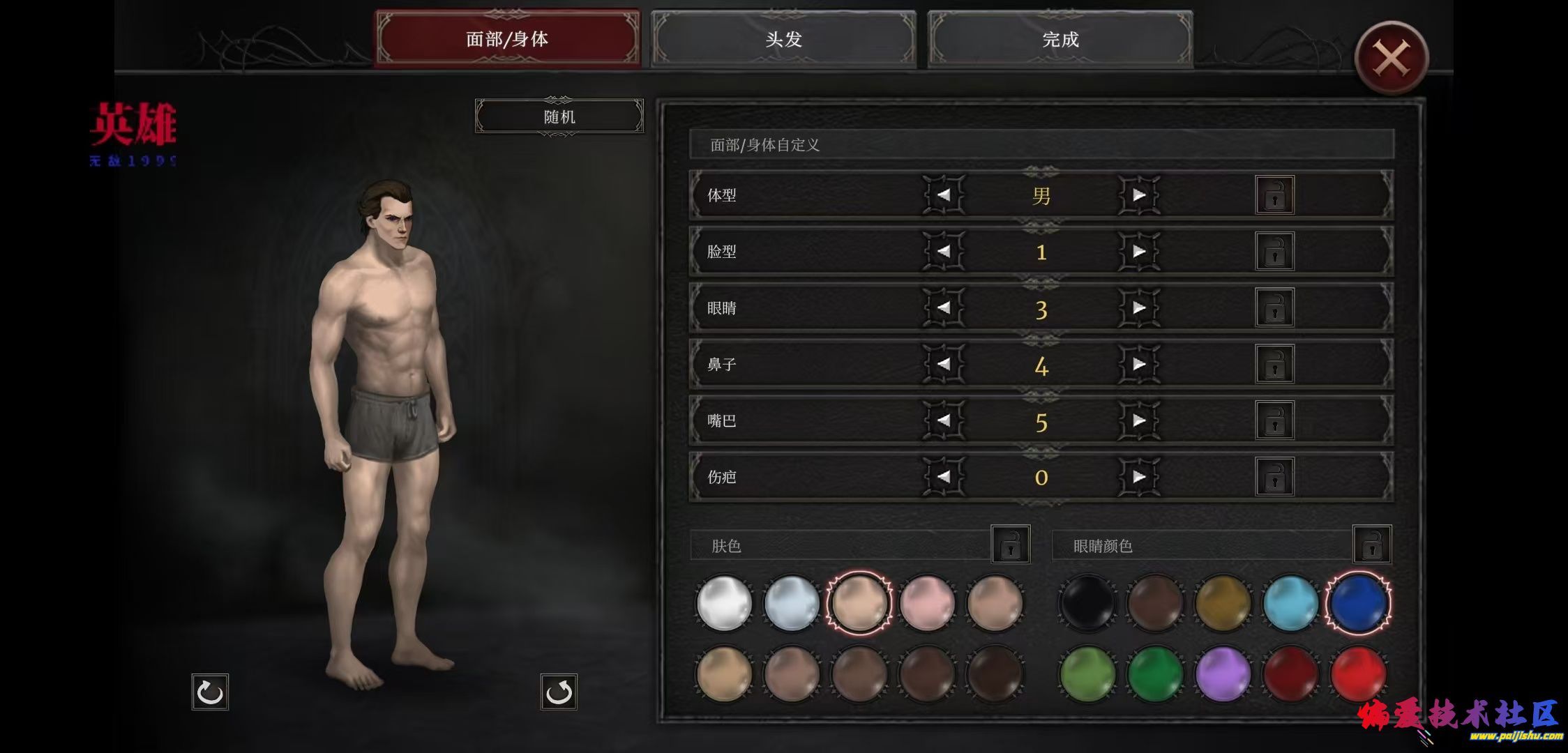Close the character customization screen
Viewport: 1568px width, 753px height.
1391,59
